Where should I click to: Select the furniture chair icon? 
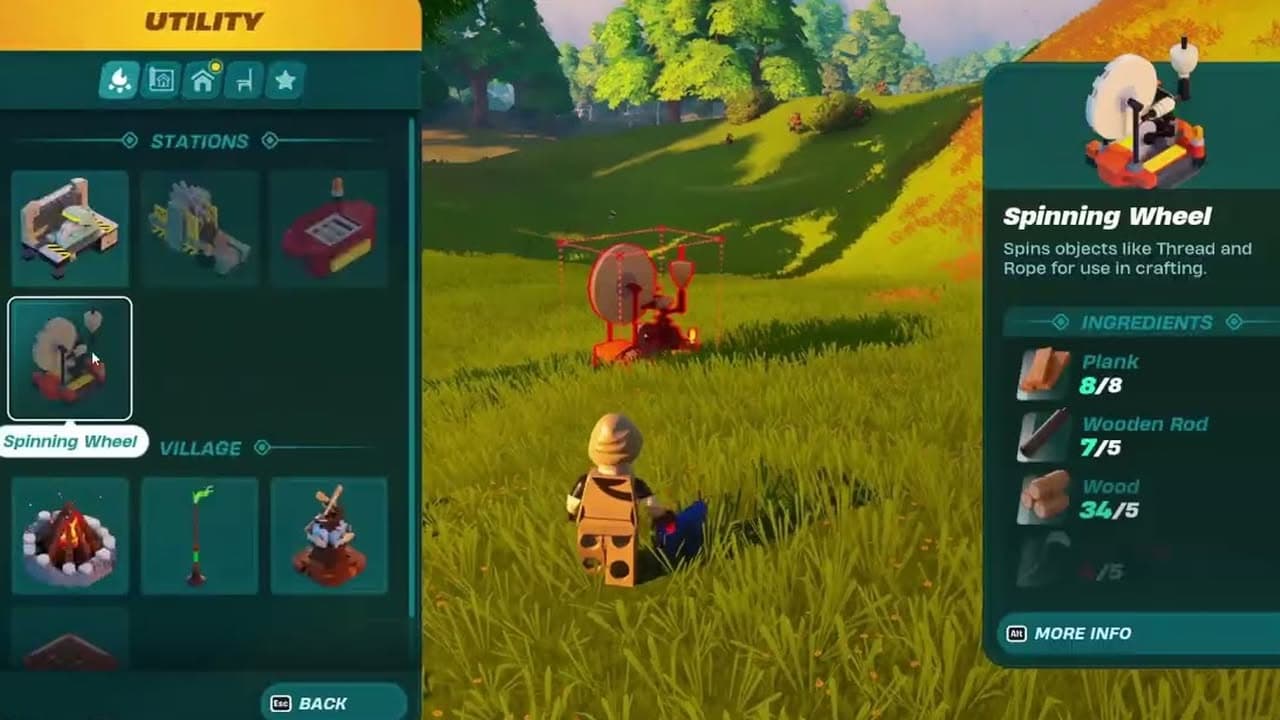(x=244, y=79)
